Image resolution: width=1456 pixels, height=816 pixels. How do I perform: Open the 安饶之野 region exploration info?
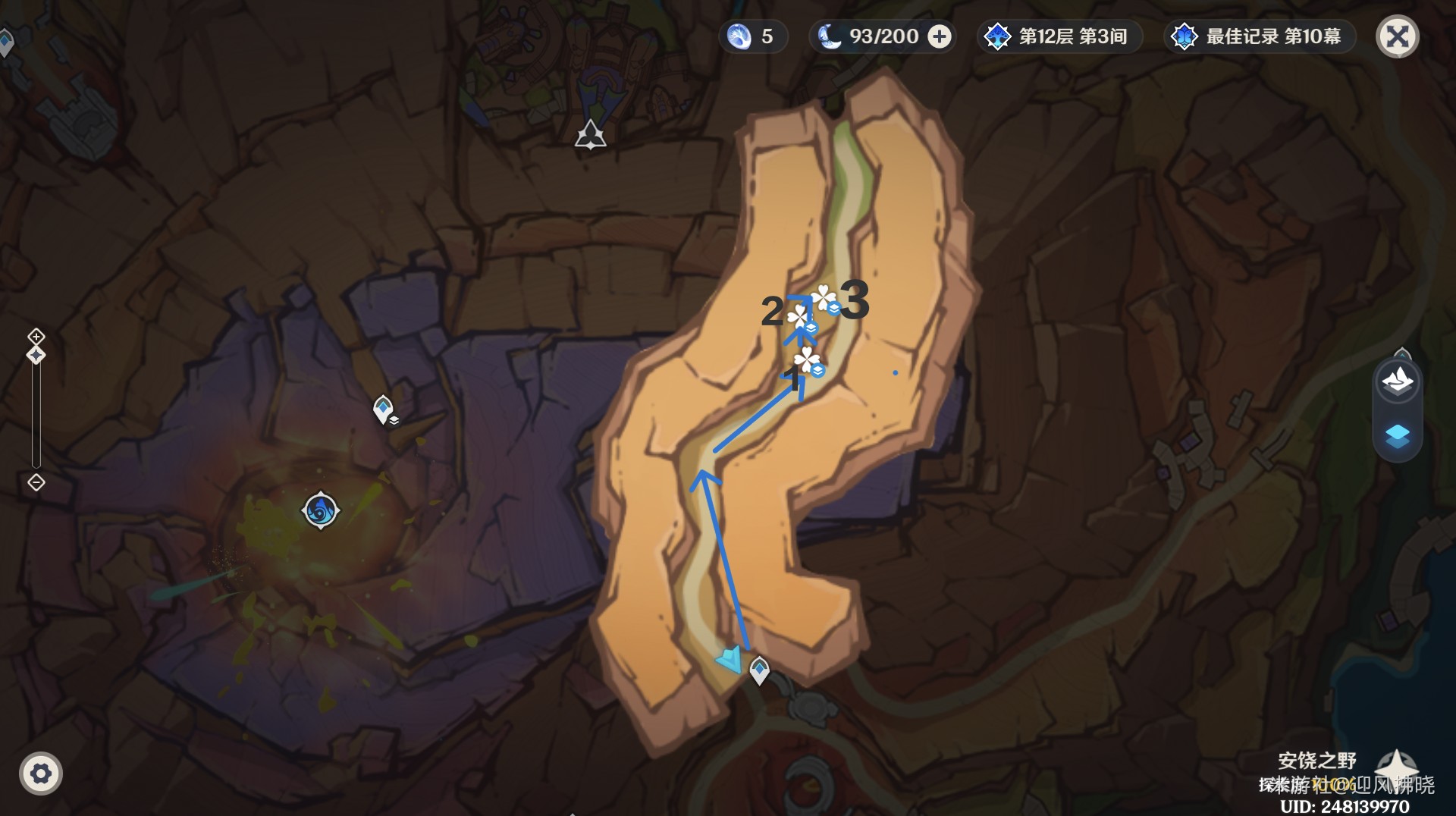(1317, 761)
